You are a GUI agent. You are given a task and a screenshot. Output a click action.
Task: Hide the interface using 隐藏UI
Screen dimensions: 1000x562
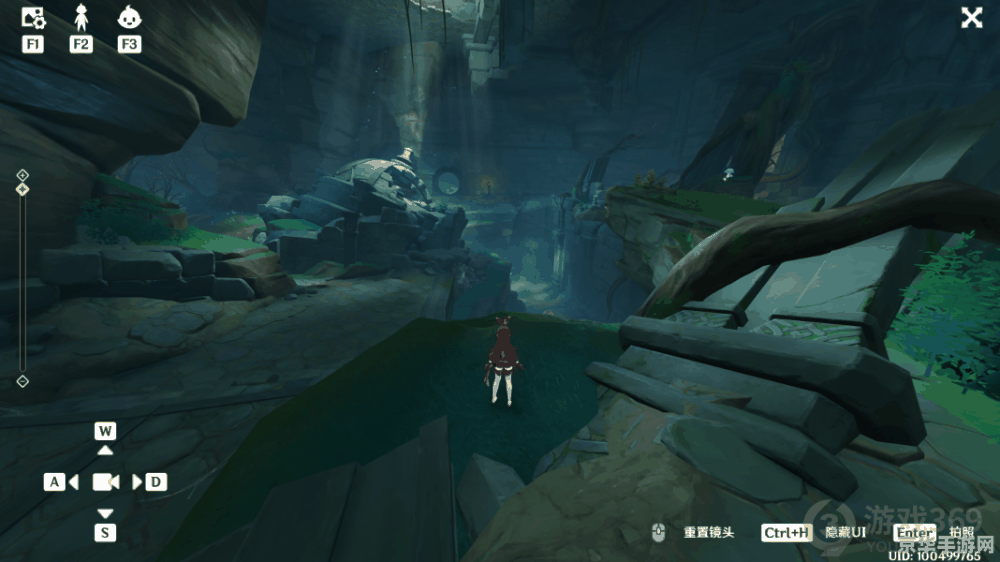(x=845, y=533)
